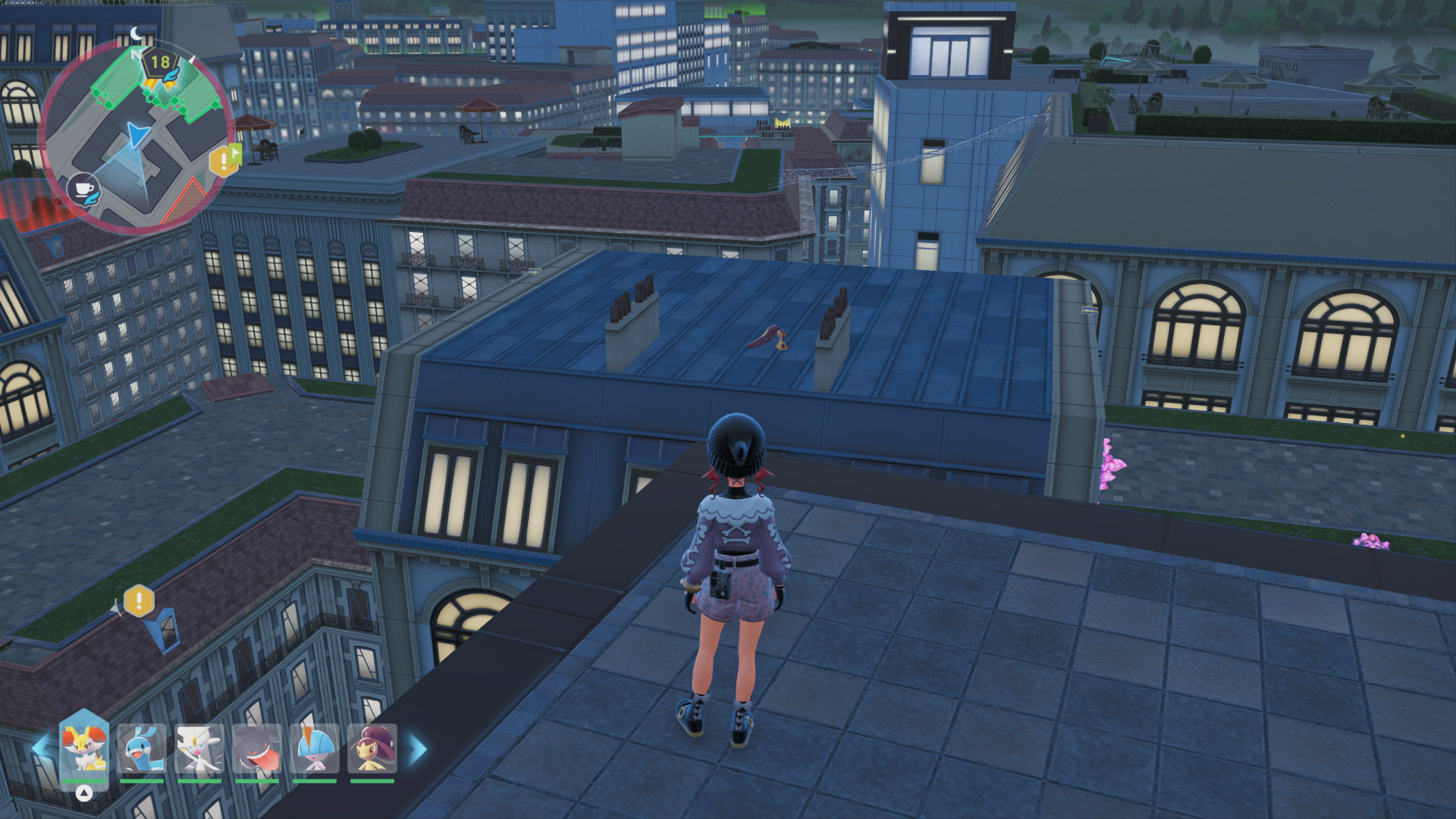Select the Wild Zone 18 map badge
The image size is (1456, 819).
[x=160, y=62]
